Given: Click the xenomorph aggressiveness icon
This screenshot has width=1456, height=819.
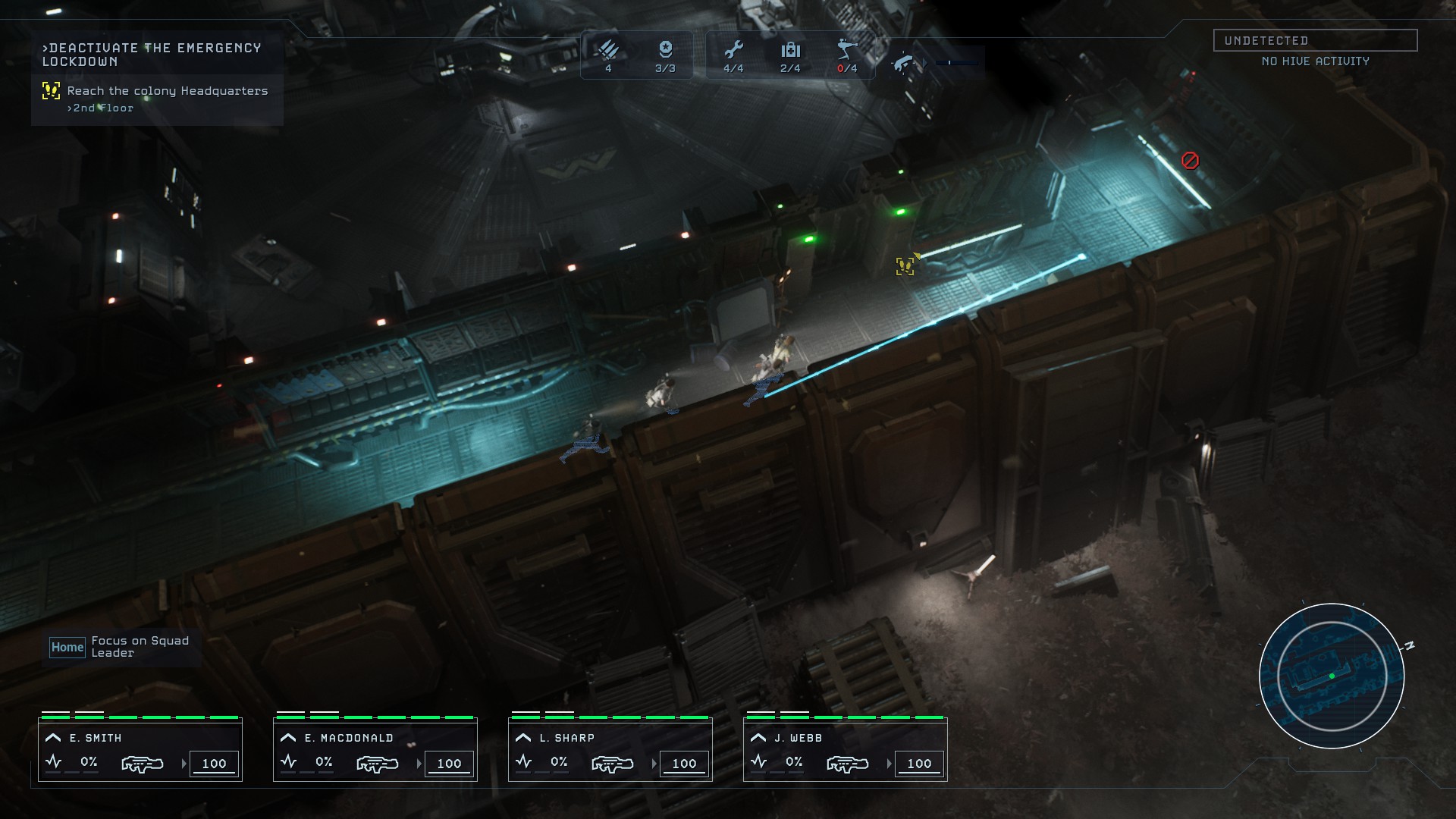Looking at the screenshot, I should pos(904,62).
